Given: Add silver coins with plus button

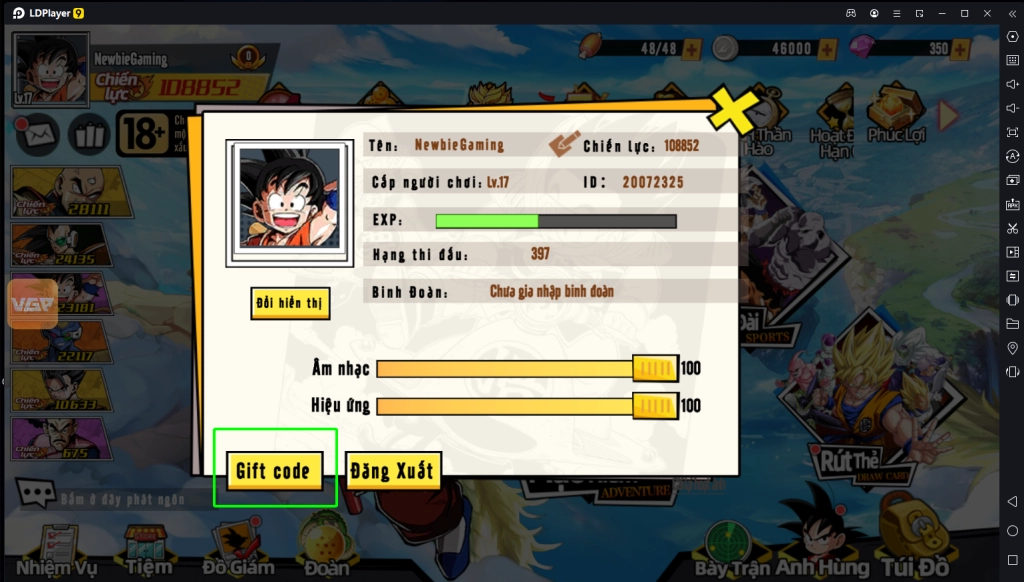Looking at the screenshot, I should click(827, 48).
